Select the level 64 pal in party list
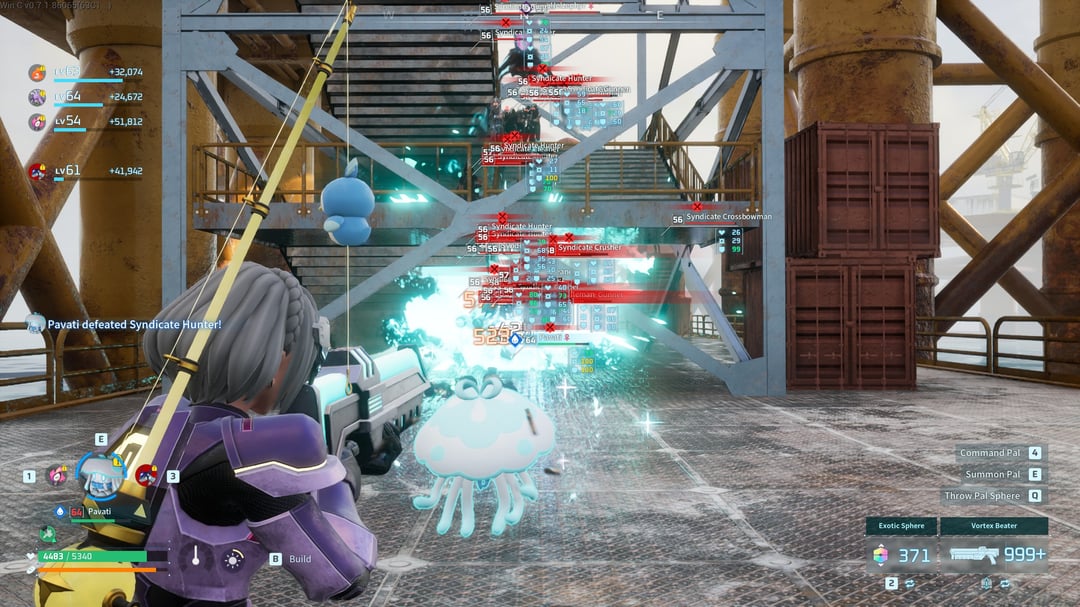Screen dimensions: 1080x607 37,97
